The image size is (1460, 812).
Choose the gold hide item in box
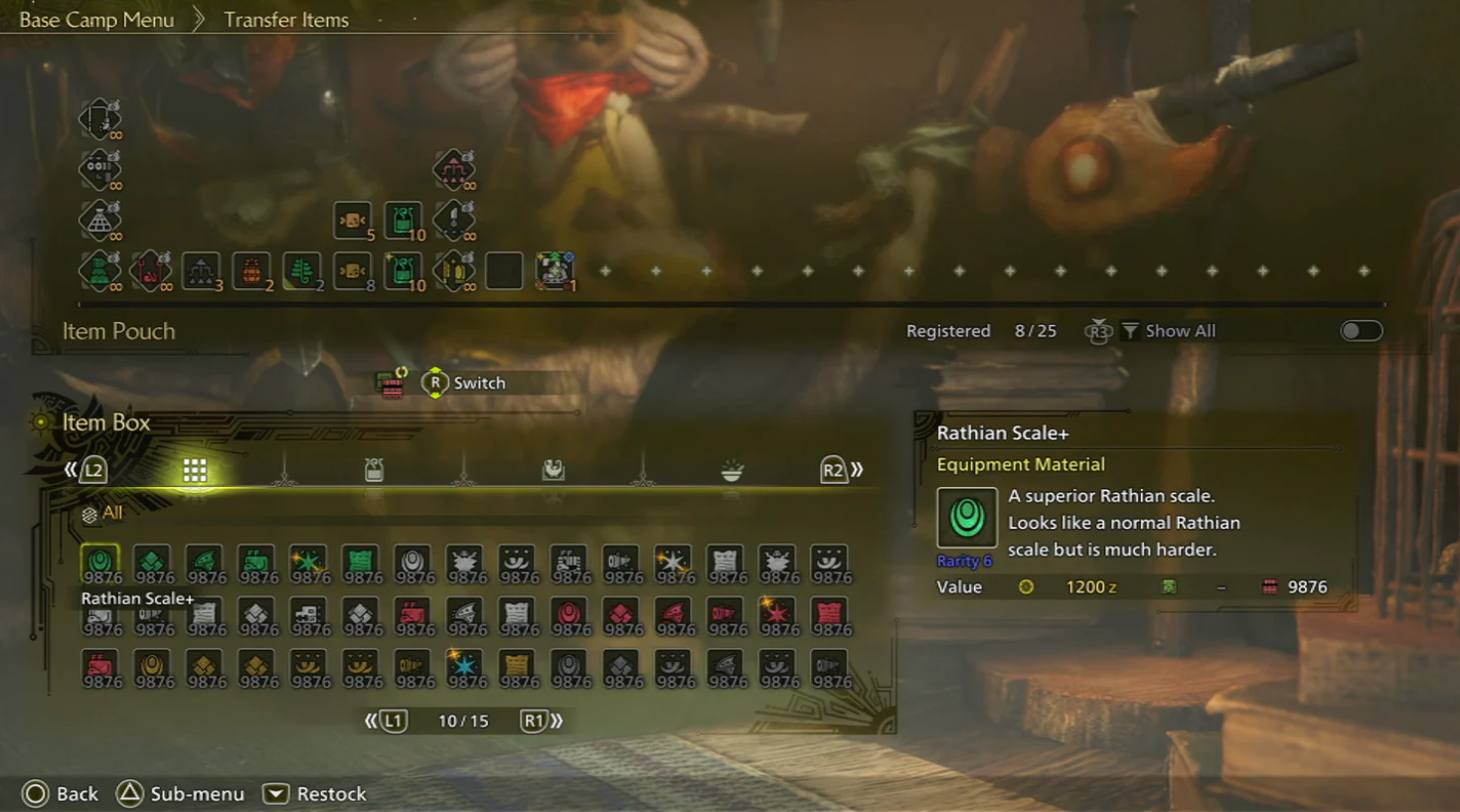pyautogui.click(x=516, y=667)
